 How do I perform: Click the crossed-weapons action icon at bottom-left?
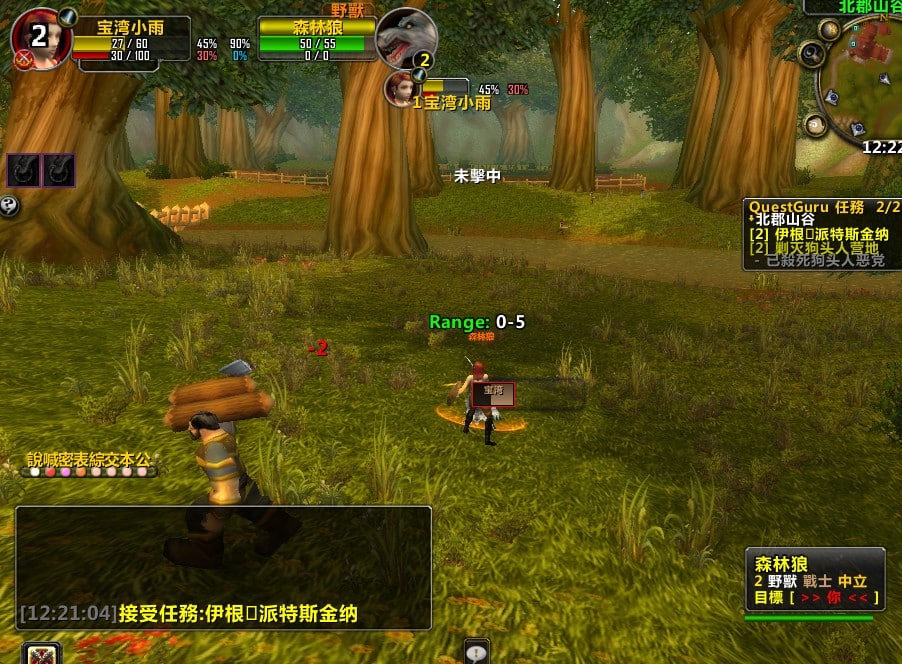point(42,654)
